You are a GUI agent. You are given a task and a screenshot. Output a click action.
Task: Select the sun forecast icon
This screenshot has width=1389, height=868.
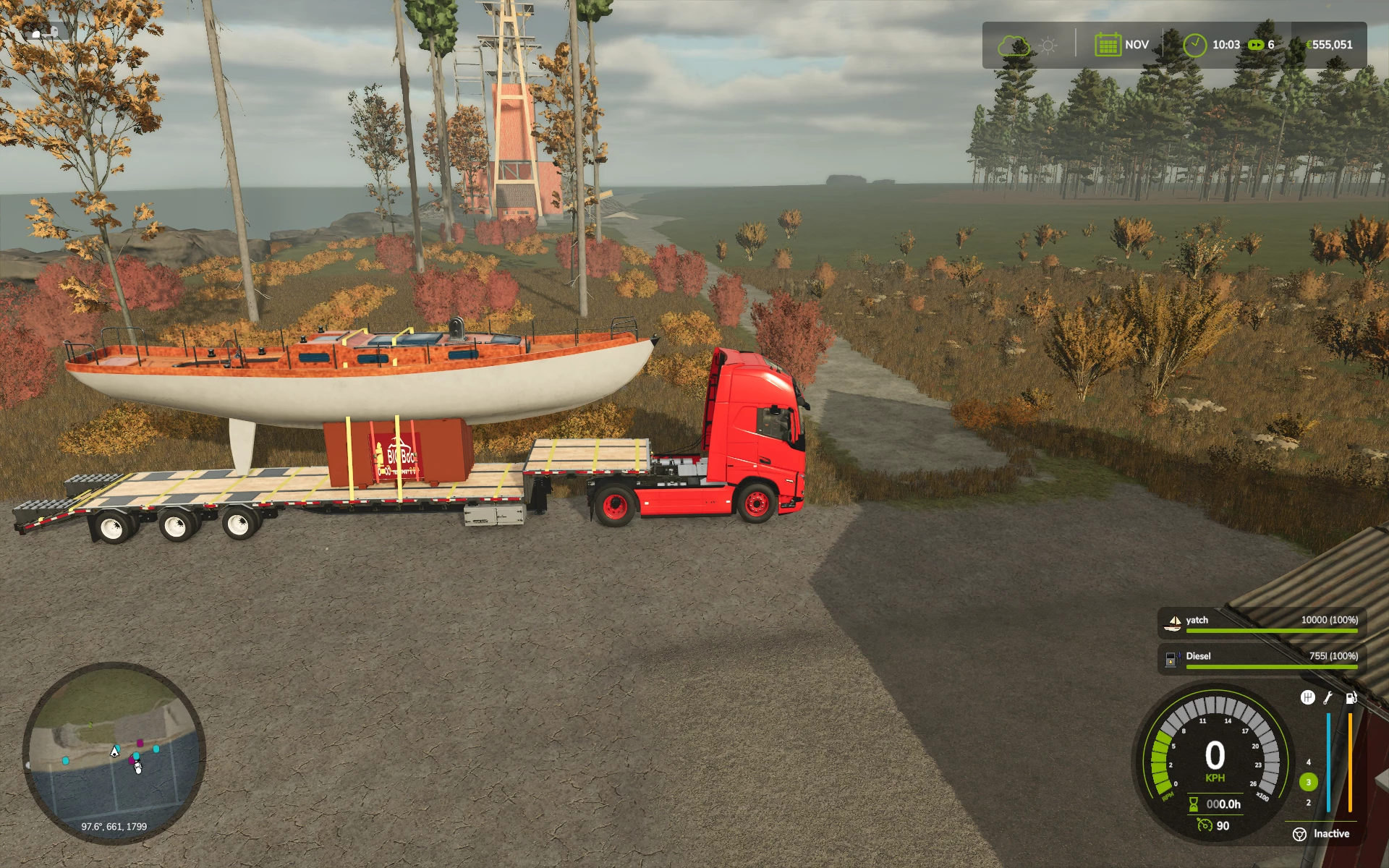pyautogui.click(x=1048, y=46)
